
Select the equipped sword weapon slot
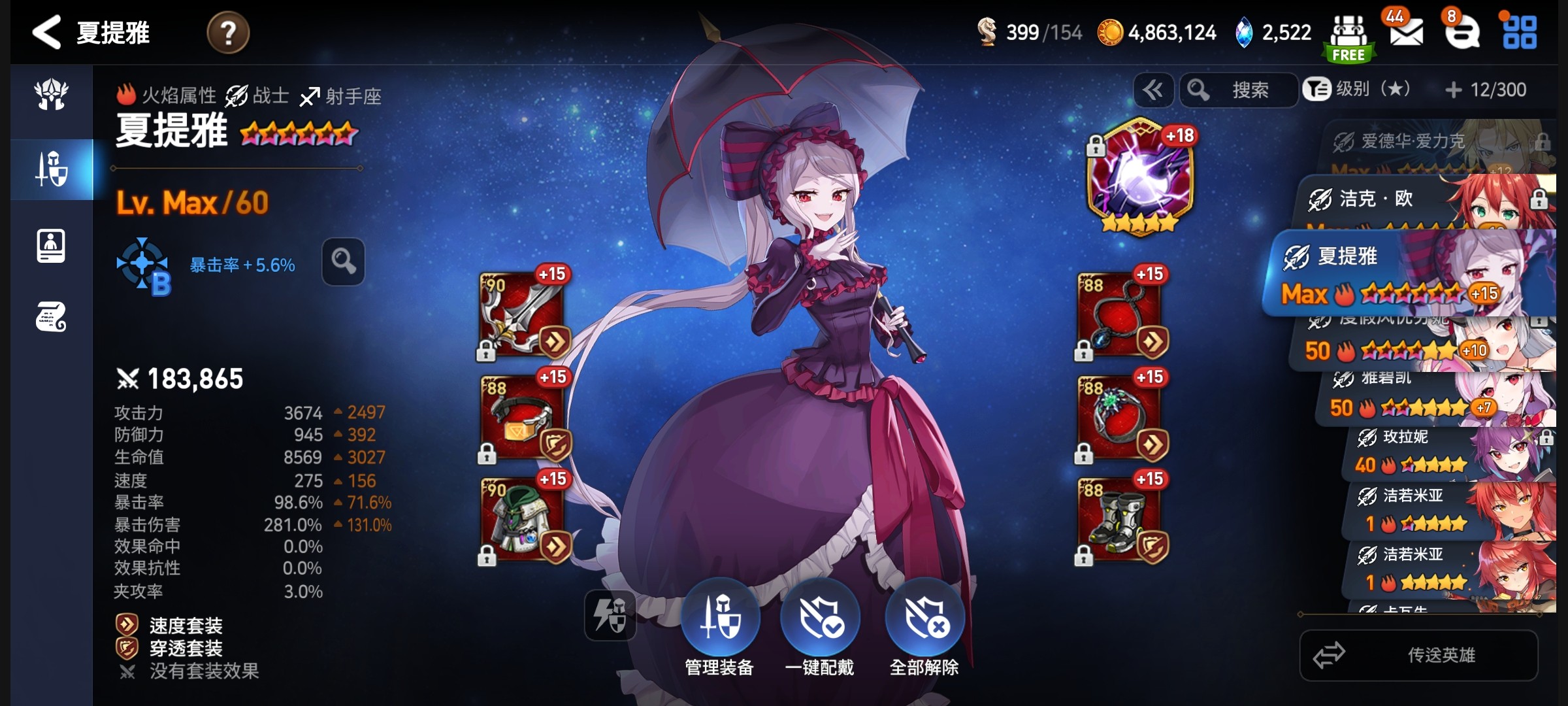click(523, 315)
